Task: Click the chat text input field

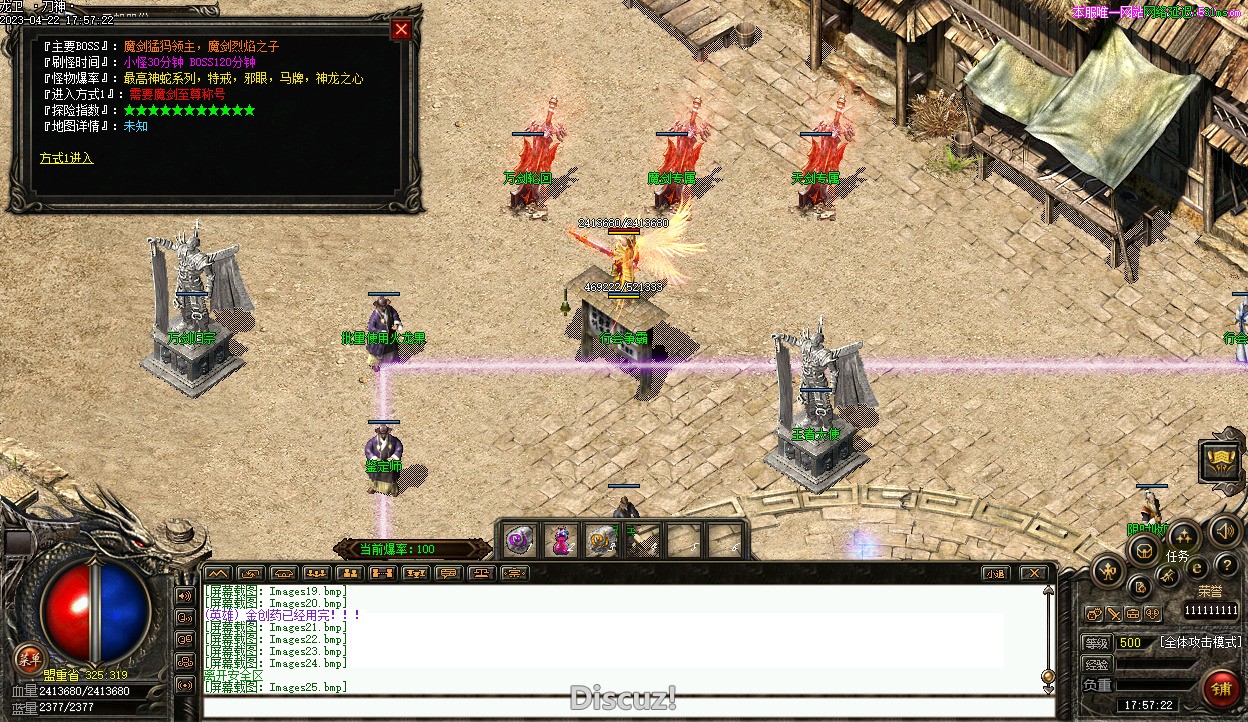Action: 628,707
